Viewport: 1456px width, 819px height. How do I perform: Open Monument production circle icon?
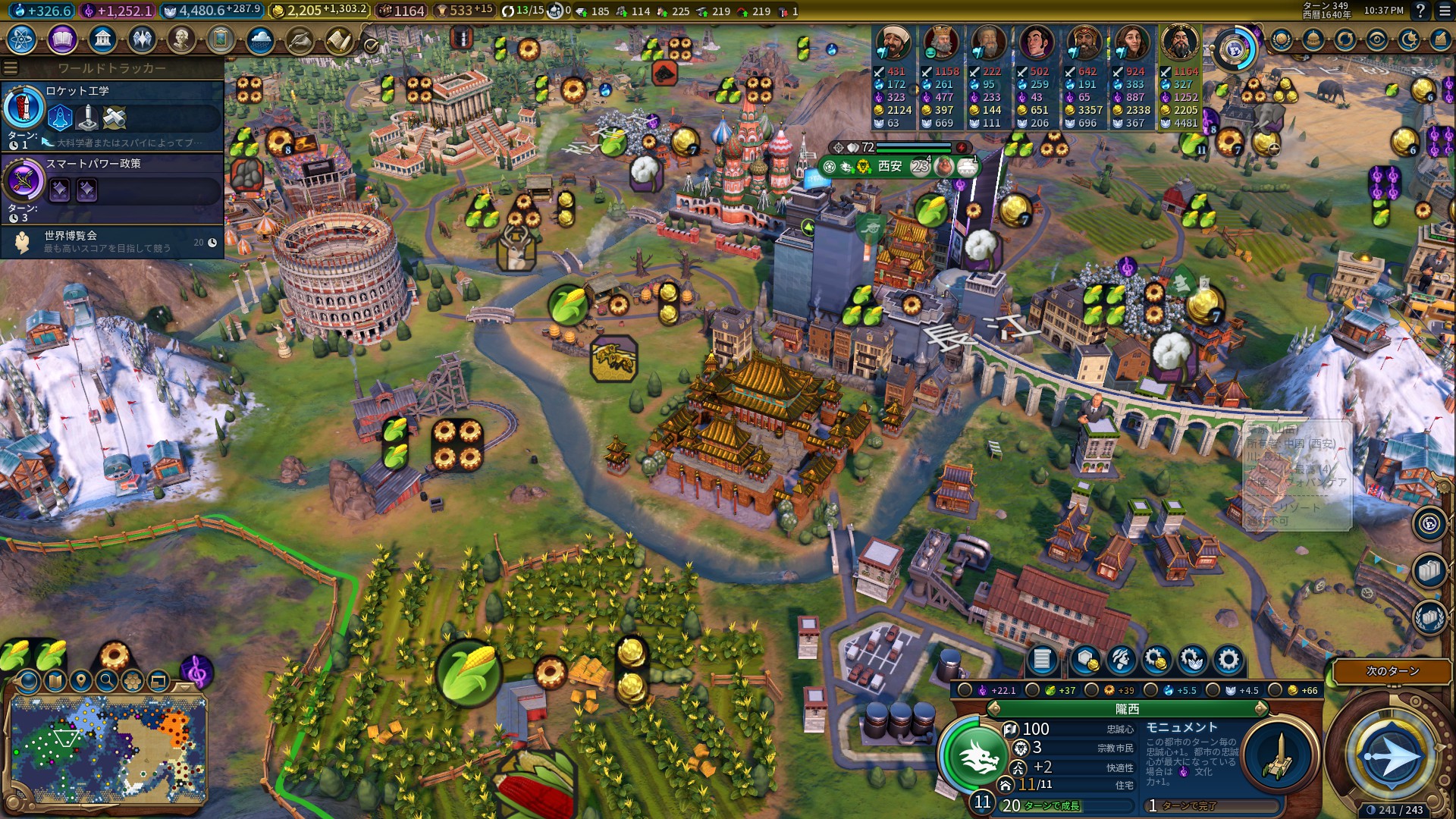1279,756
